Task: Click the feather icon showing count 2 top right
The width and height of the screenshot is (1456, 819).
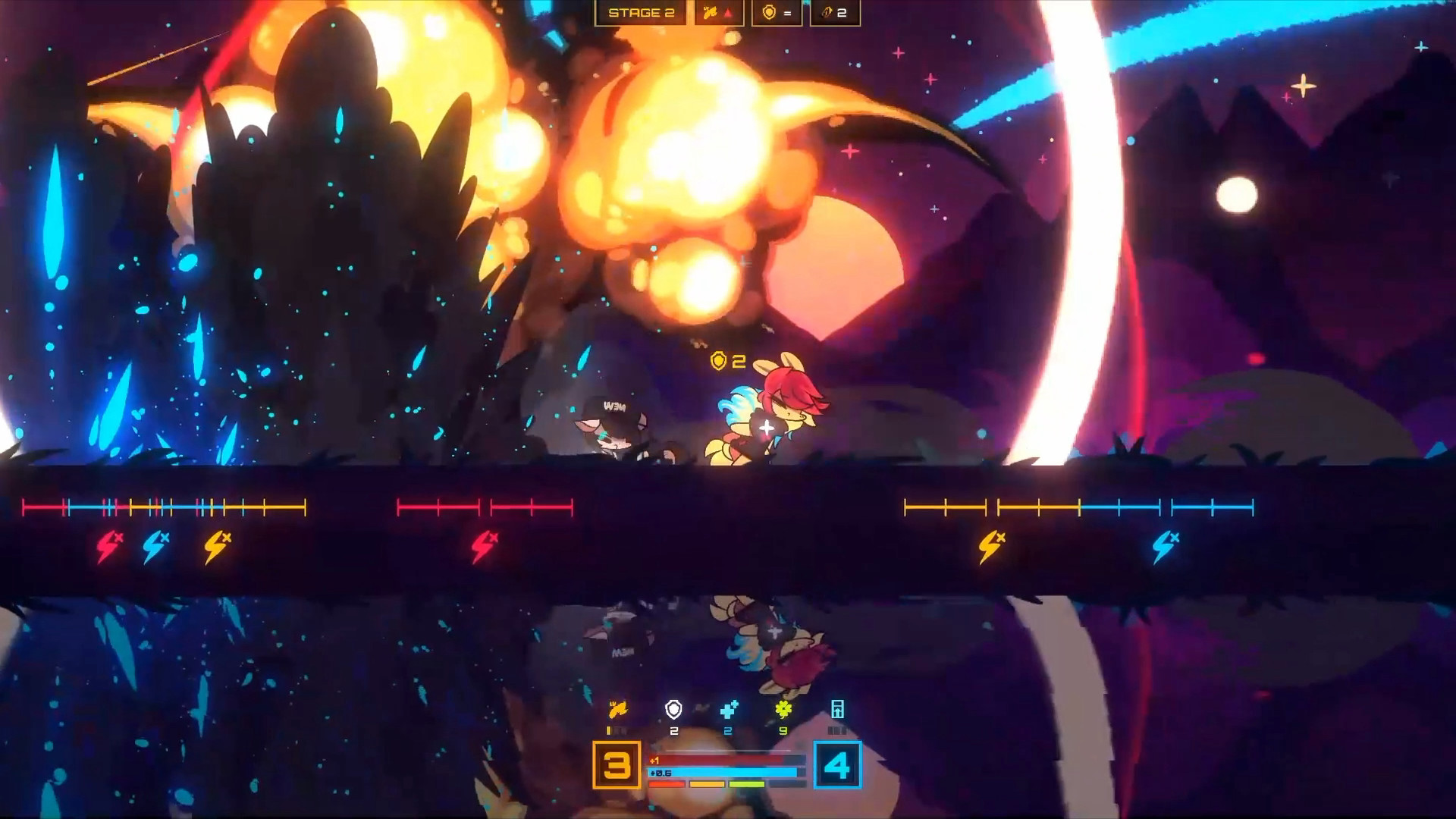Action: 827,13
